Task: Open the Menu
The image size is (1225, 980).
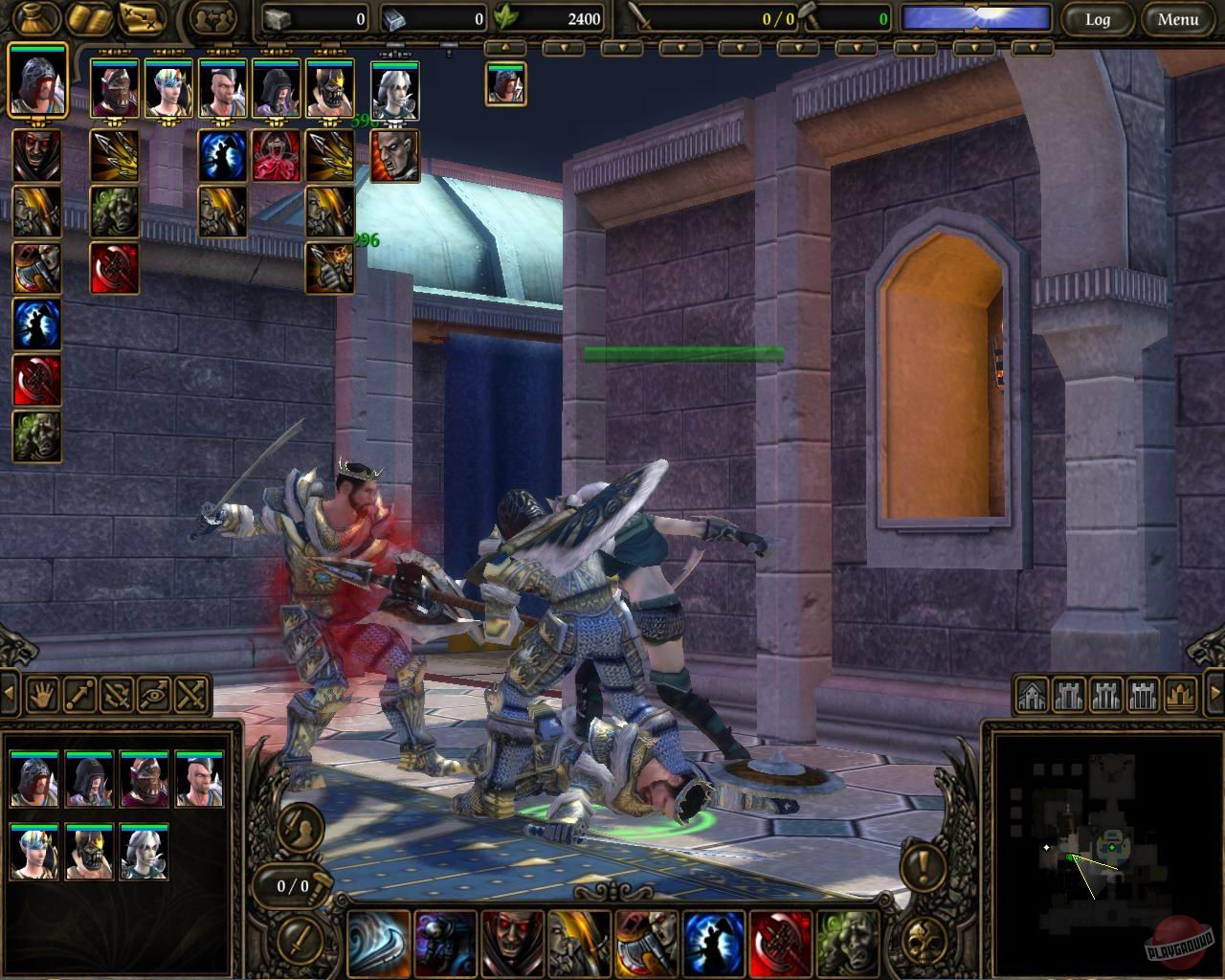Action: [1178, 19]
